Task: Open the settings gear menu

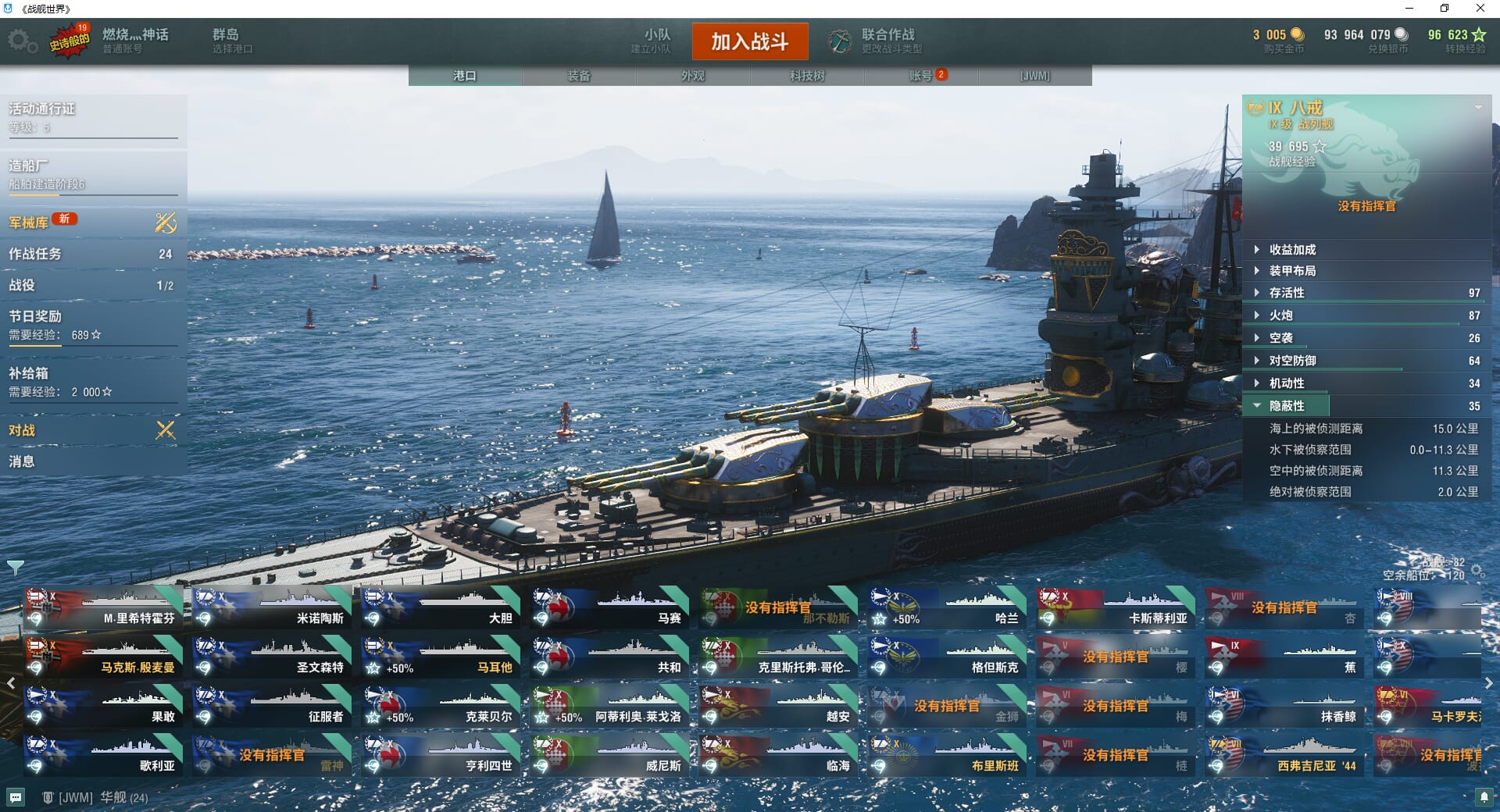Action: tap(22, 41)
